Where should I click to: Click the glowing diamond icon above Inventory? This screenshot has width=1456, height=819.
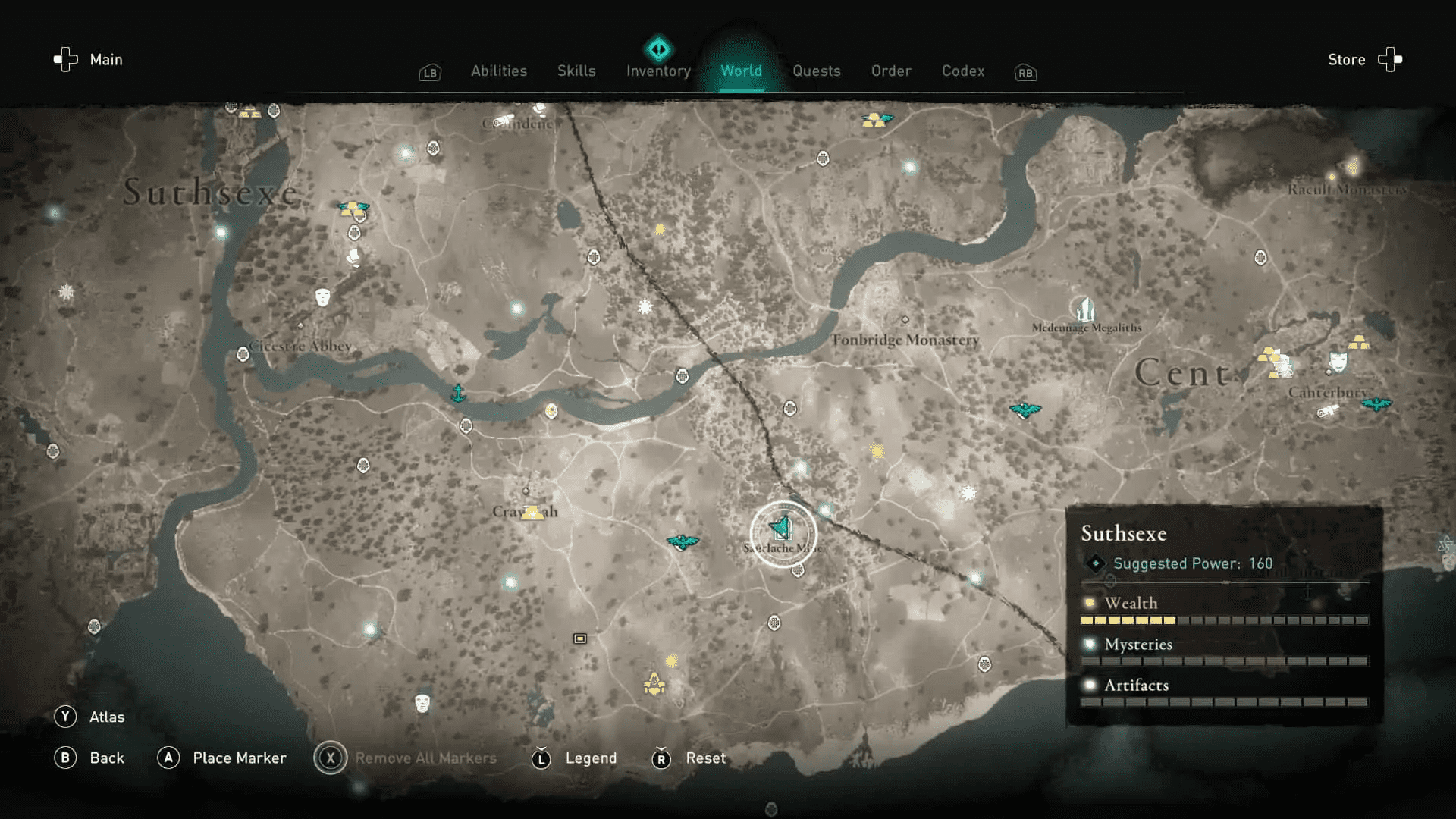pos(658,49)
